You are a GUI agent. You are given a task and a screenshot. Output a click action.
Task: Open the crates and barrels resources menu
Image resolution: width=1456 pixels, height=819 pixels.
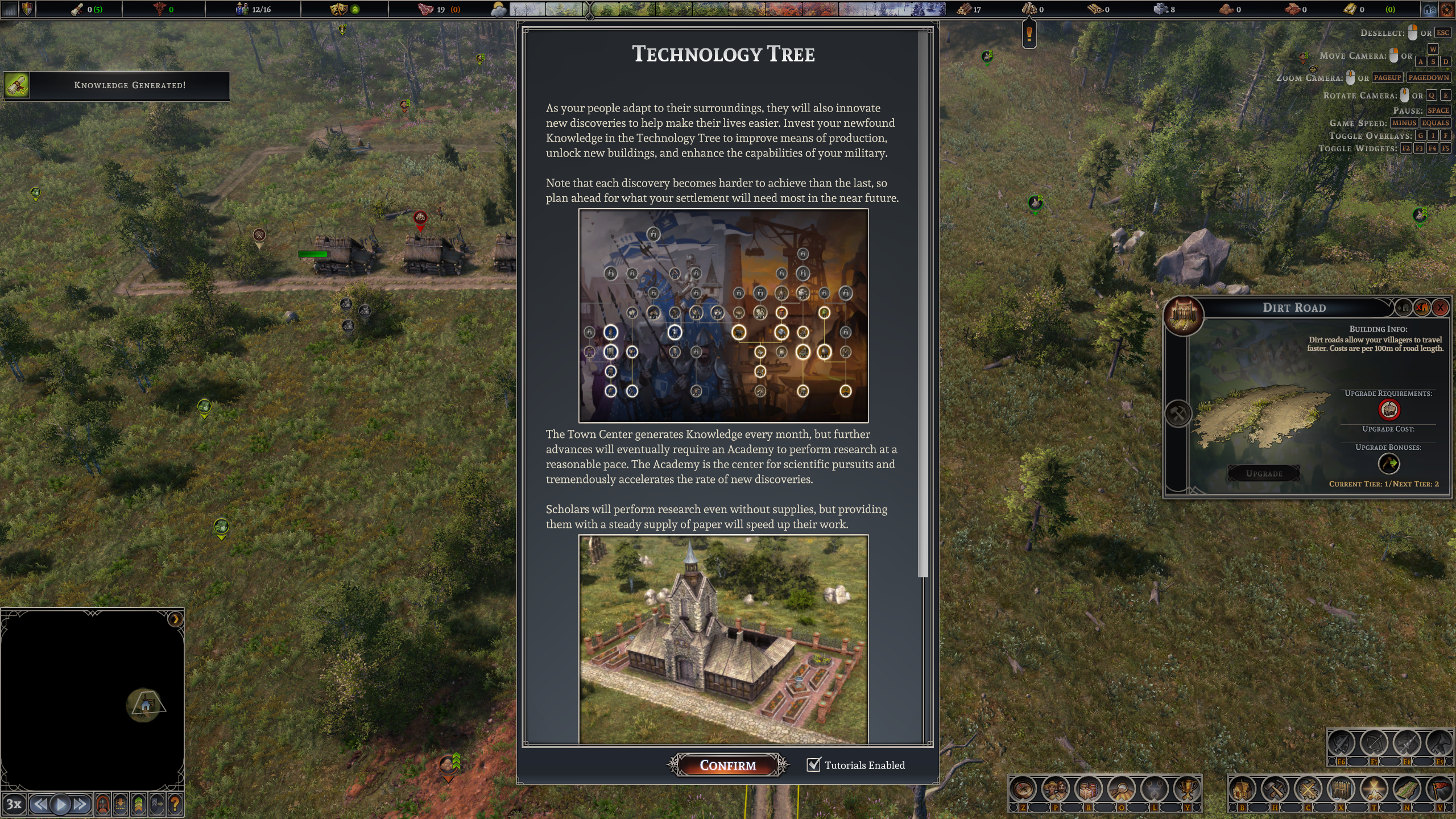[x=1088, y=789]
